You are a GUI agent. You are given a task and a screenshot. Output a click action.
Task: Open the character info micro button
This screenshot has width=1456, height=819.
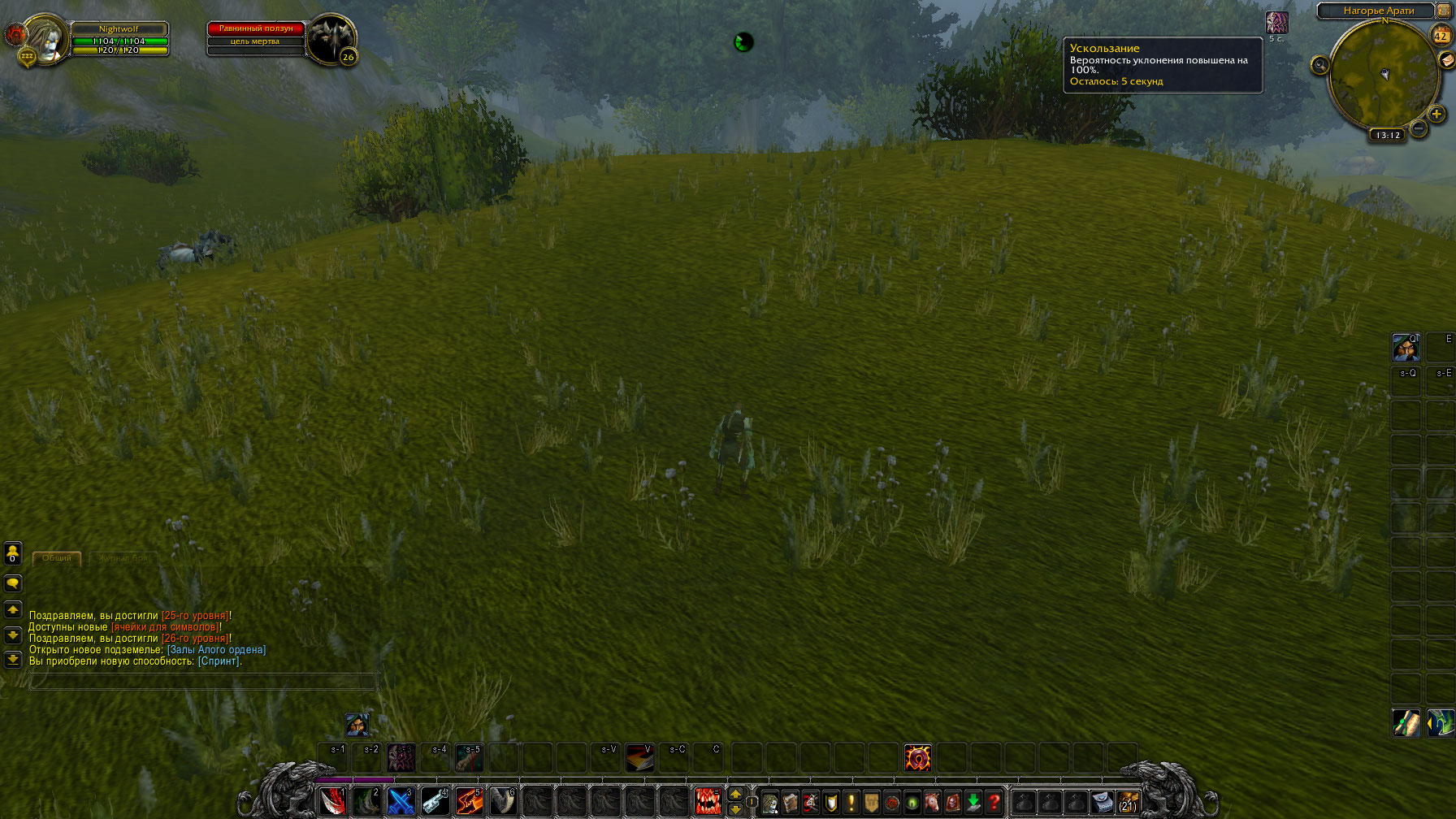(x=770, y=803)
